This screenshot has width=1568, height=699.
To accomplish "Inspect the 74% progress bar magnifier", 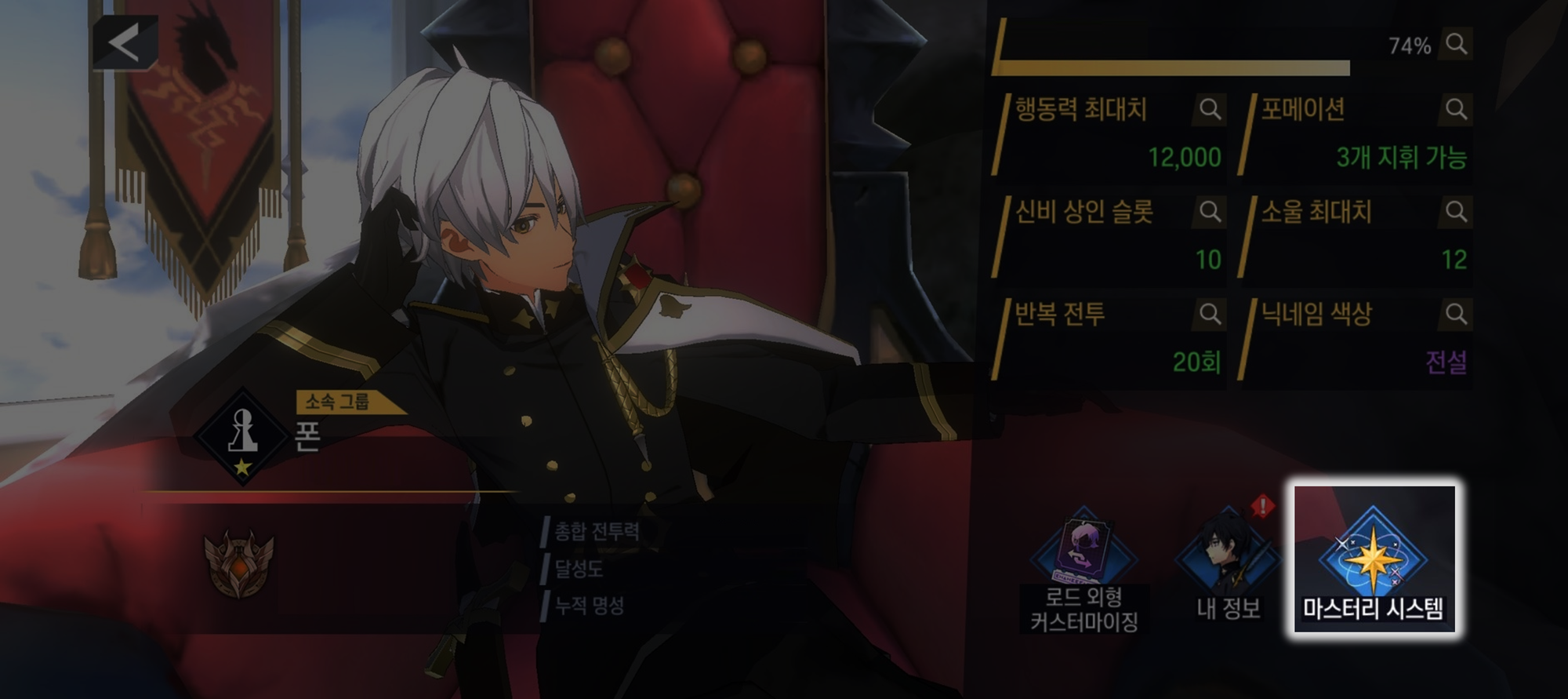I will 1456,44.
